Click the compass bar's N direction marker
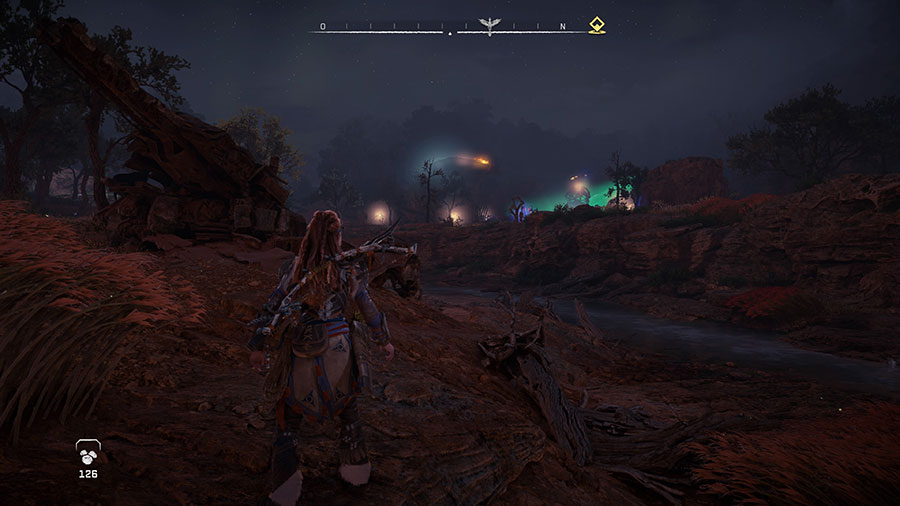 click(x=562, y=26)
